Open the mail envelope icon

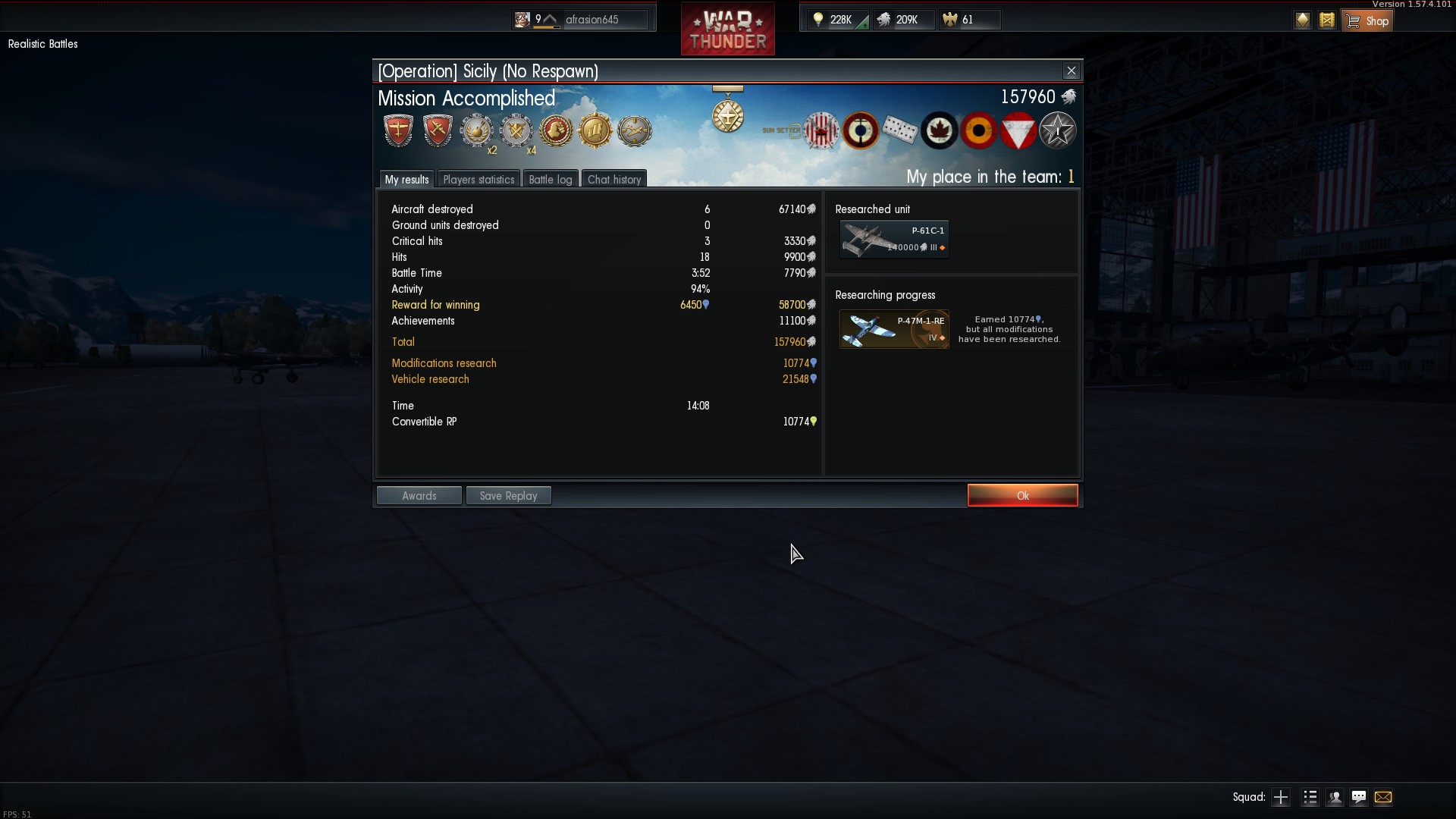click(x=1383, y=797)
